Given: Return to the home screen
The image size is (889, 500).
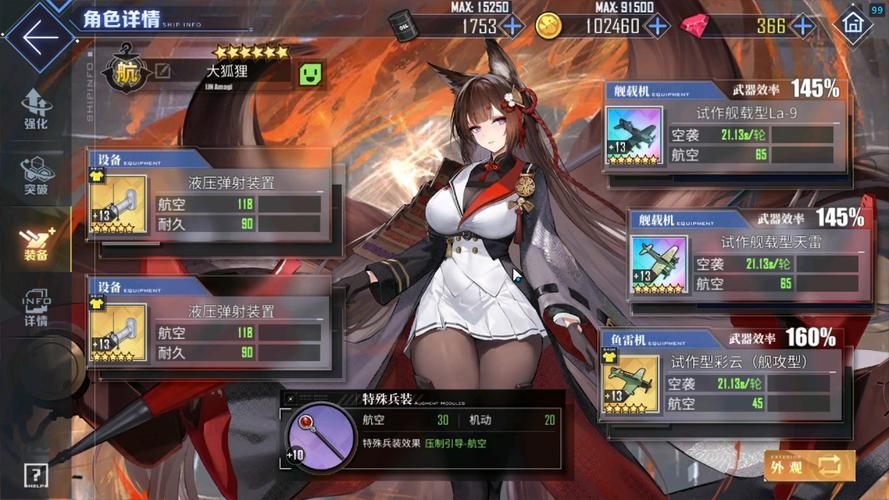Looking at the screenshot, I should [853, 24].
